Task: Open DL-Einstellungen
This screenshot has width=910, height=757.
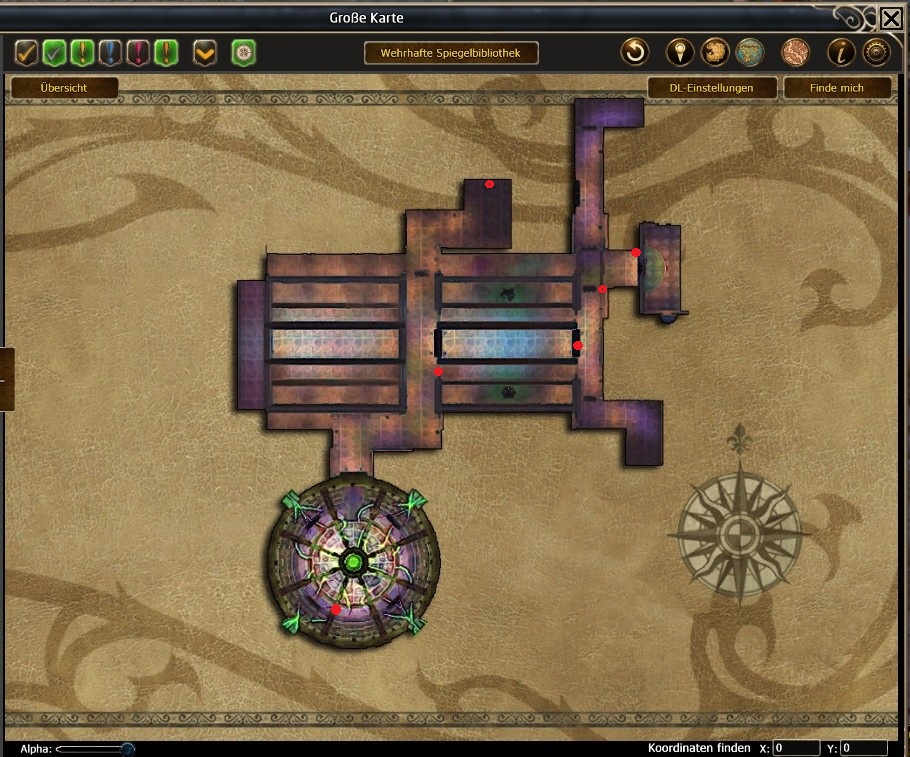Action: coord(711,88)
